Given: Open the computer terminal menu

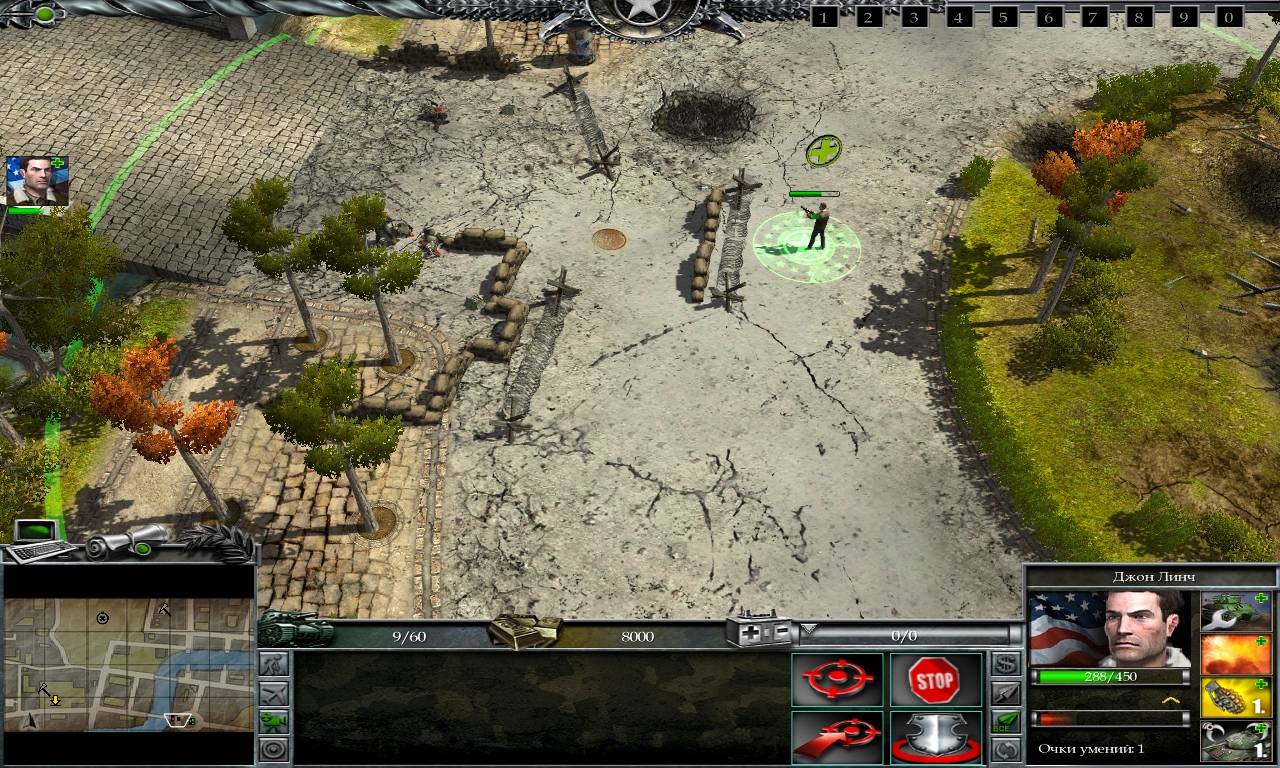Looking at the screenshot, I should (x=38, y=541).
